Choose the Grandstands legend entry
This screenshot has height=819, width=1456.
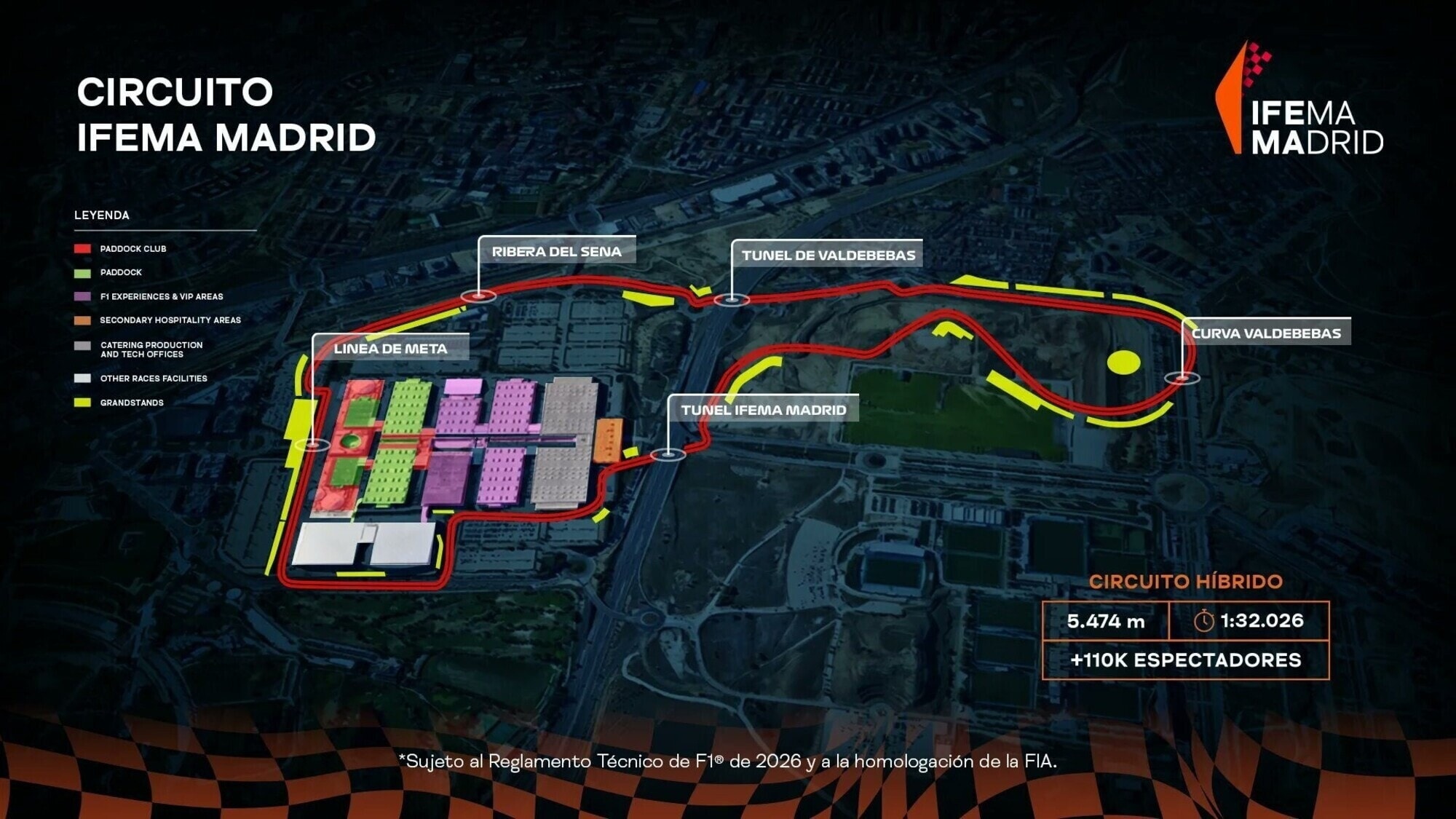click(x=131, y=403)
